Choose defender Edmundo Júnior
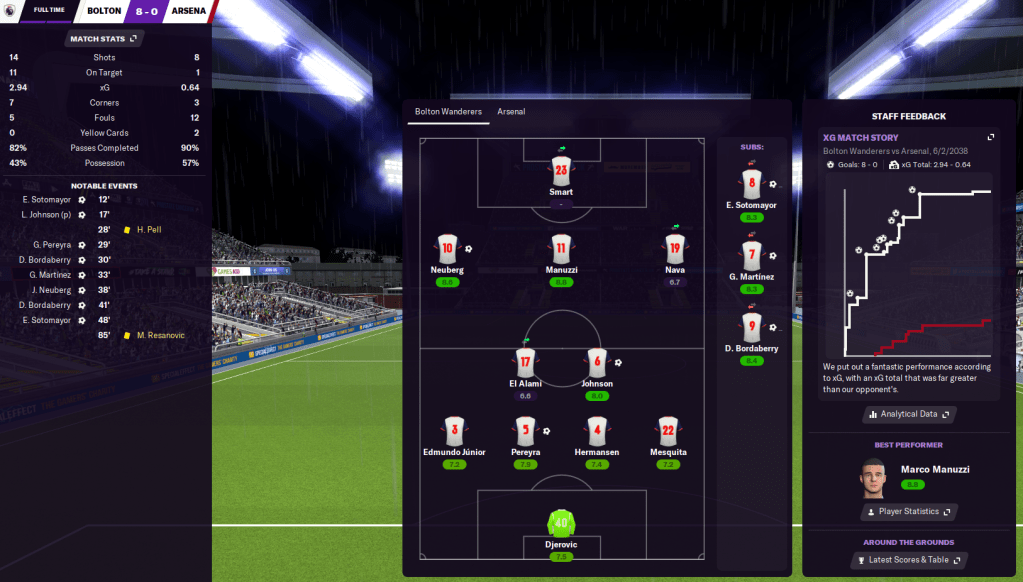 coord(454,431)
